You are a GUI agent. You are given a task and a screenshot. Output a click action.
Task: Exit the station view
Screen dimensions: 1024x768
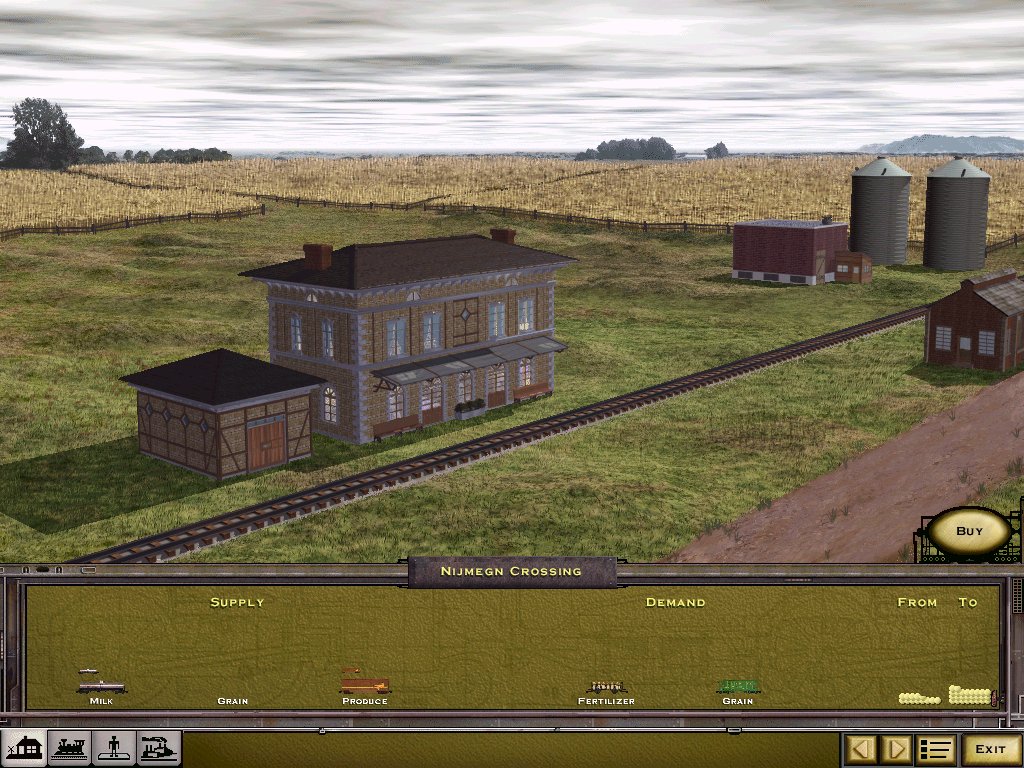(x=990, y=749)
